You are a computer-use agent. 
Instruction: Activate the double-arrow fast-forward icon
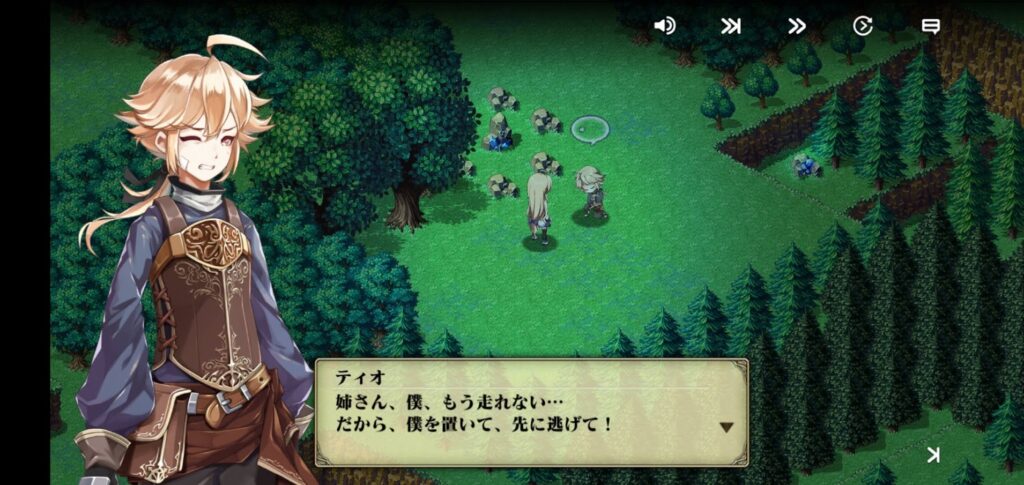coord(797,26)
